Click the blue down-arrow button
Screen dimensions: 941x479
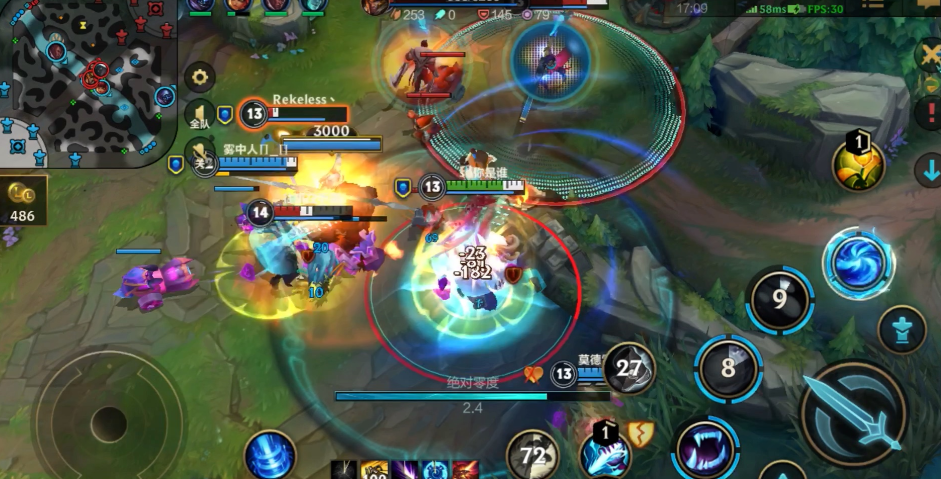click(x=929, y=170)
